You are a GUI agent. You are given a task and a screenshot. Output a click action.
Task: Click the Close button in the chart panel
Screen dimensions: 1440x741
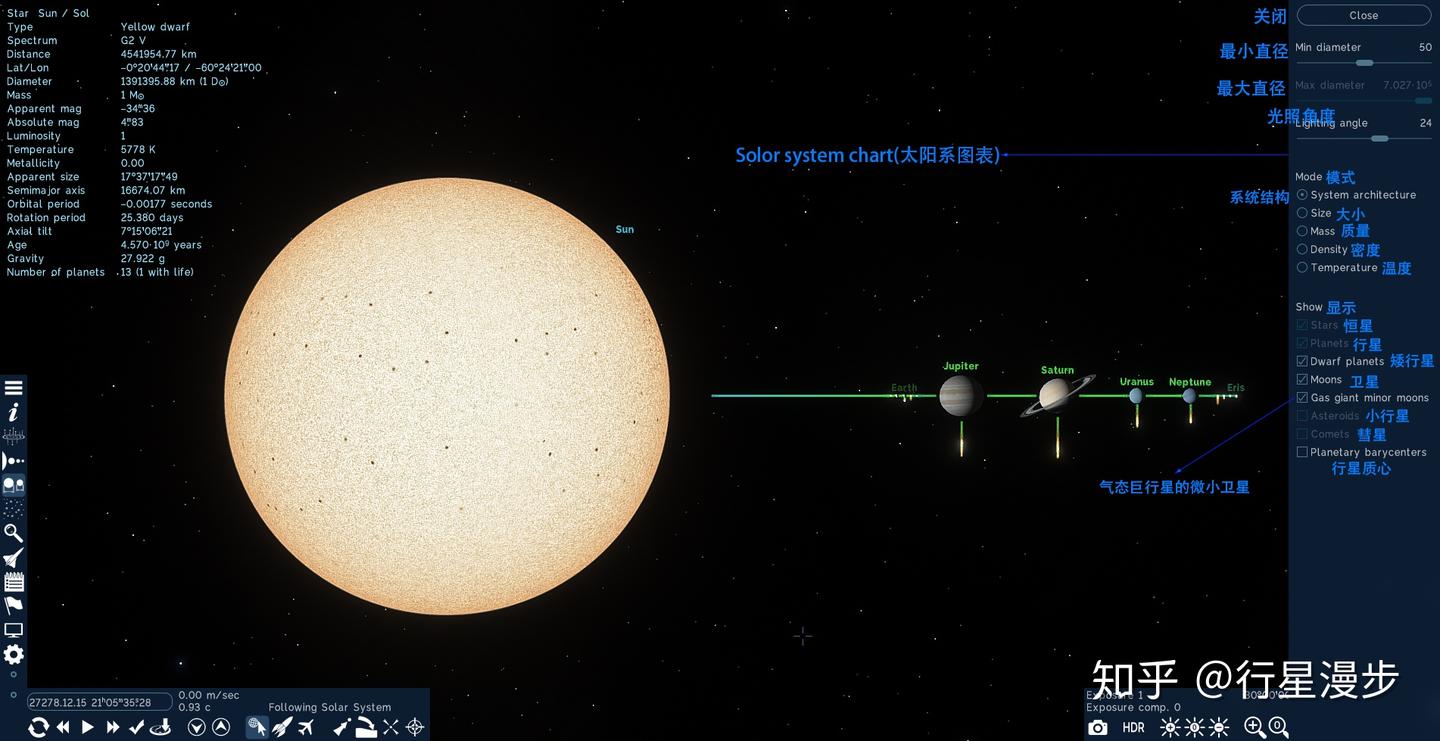(x=1363, y=15)
